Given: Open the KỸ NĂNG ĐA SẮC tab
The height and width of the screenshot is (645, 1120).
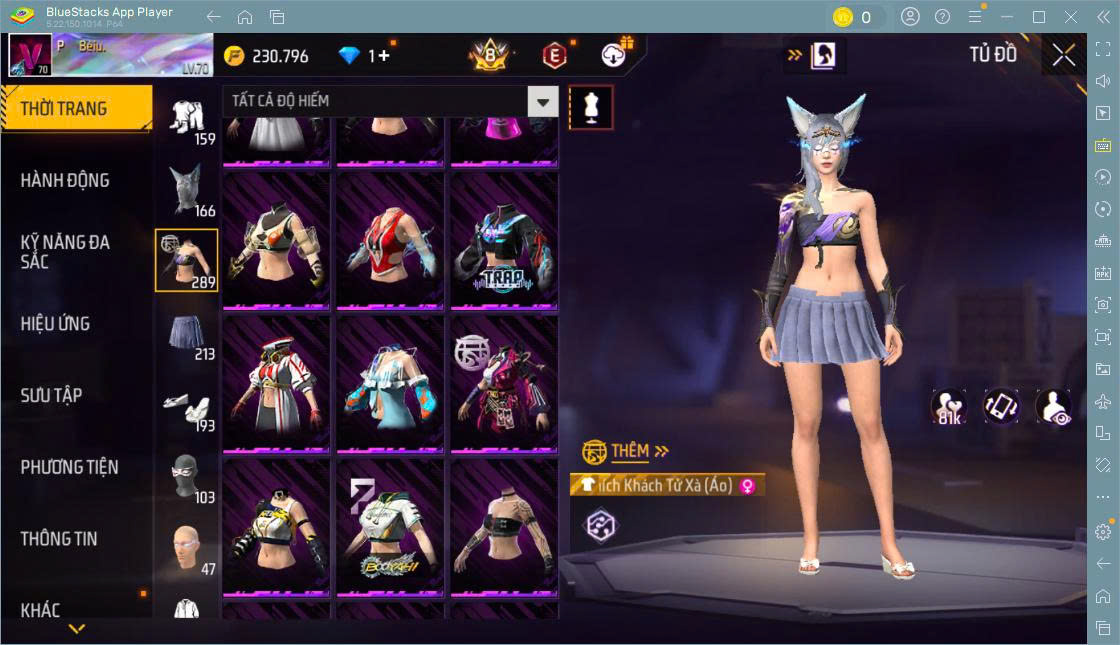Looking at the screenshot, I should pos(66,251).
